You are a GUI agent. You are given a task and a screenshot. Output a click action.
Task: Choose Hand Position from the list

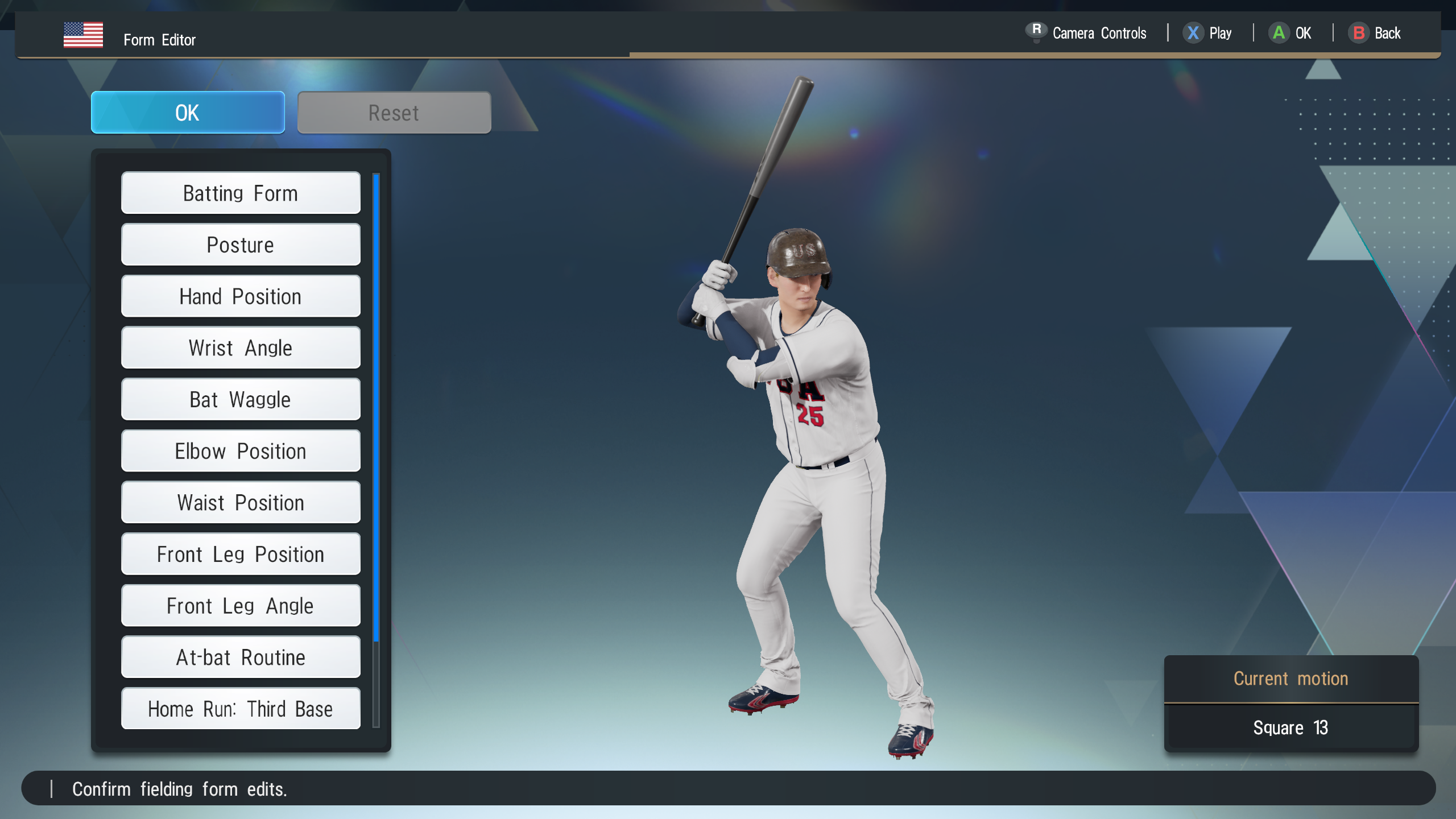(x=241, y=296)
